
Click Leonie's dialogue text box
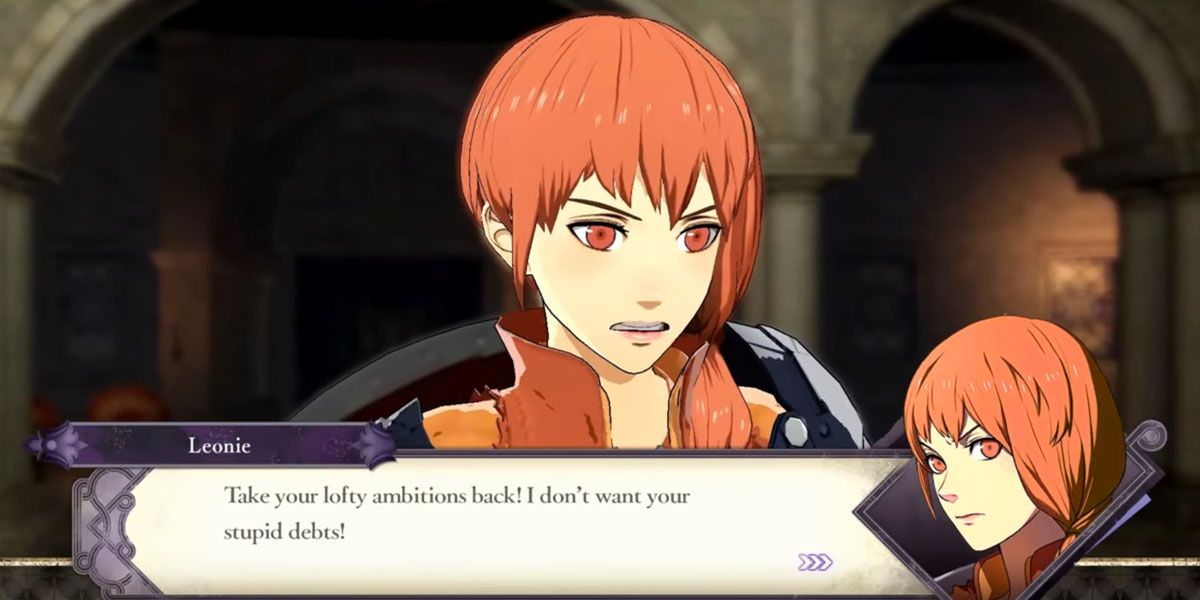coord(470,513)
